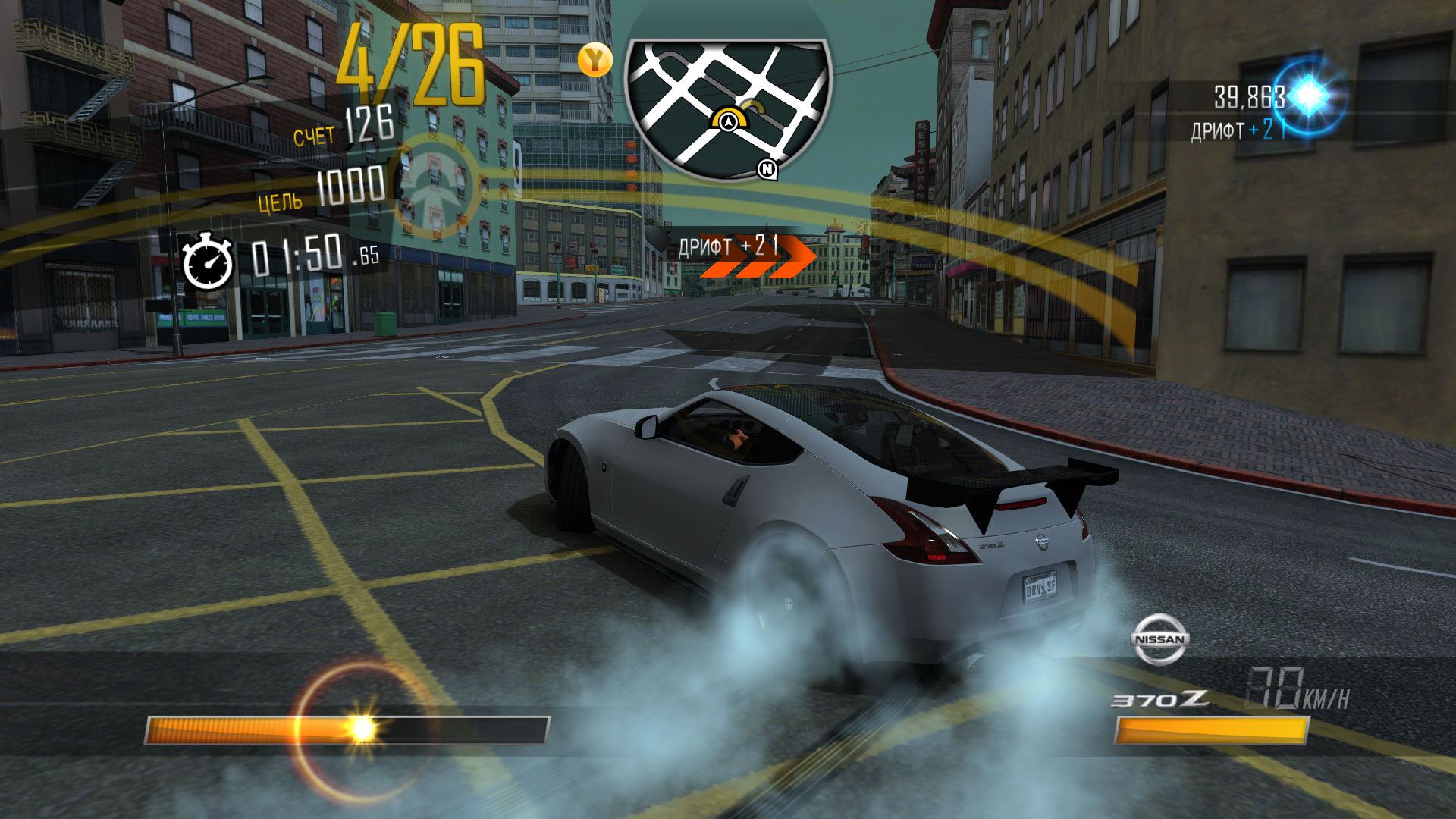
Task: Click the blue willpower orb icon
Action: pyautogui.click(x=1307, y=95)
